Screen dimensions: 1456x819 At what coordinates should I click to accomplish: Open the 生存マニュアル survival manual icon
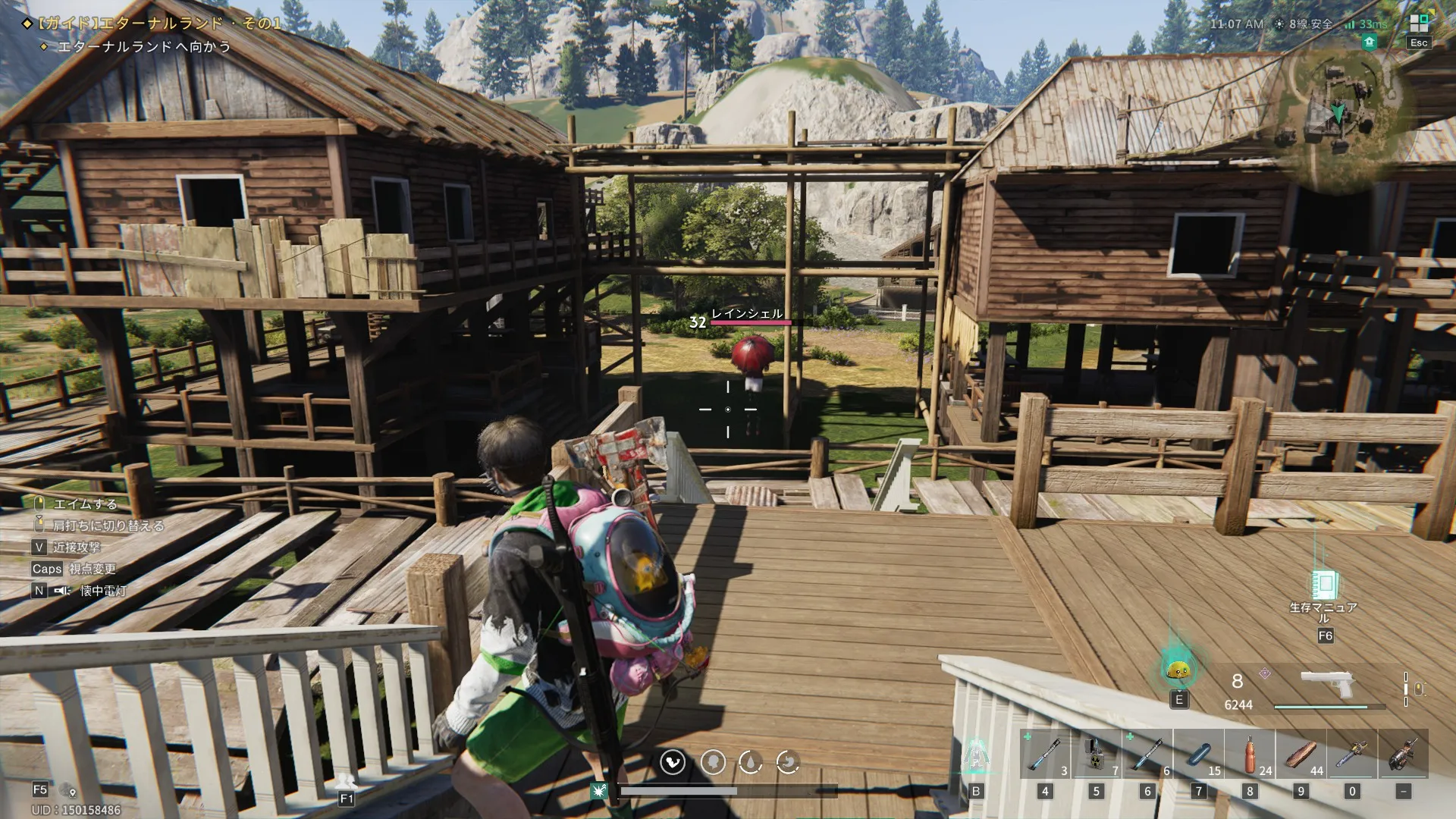coord(1324,585)
